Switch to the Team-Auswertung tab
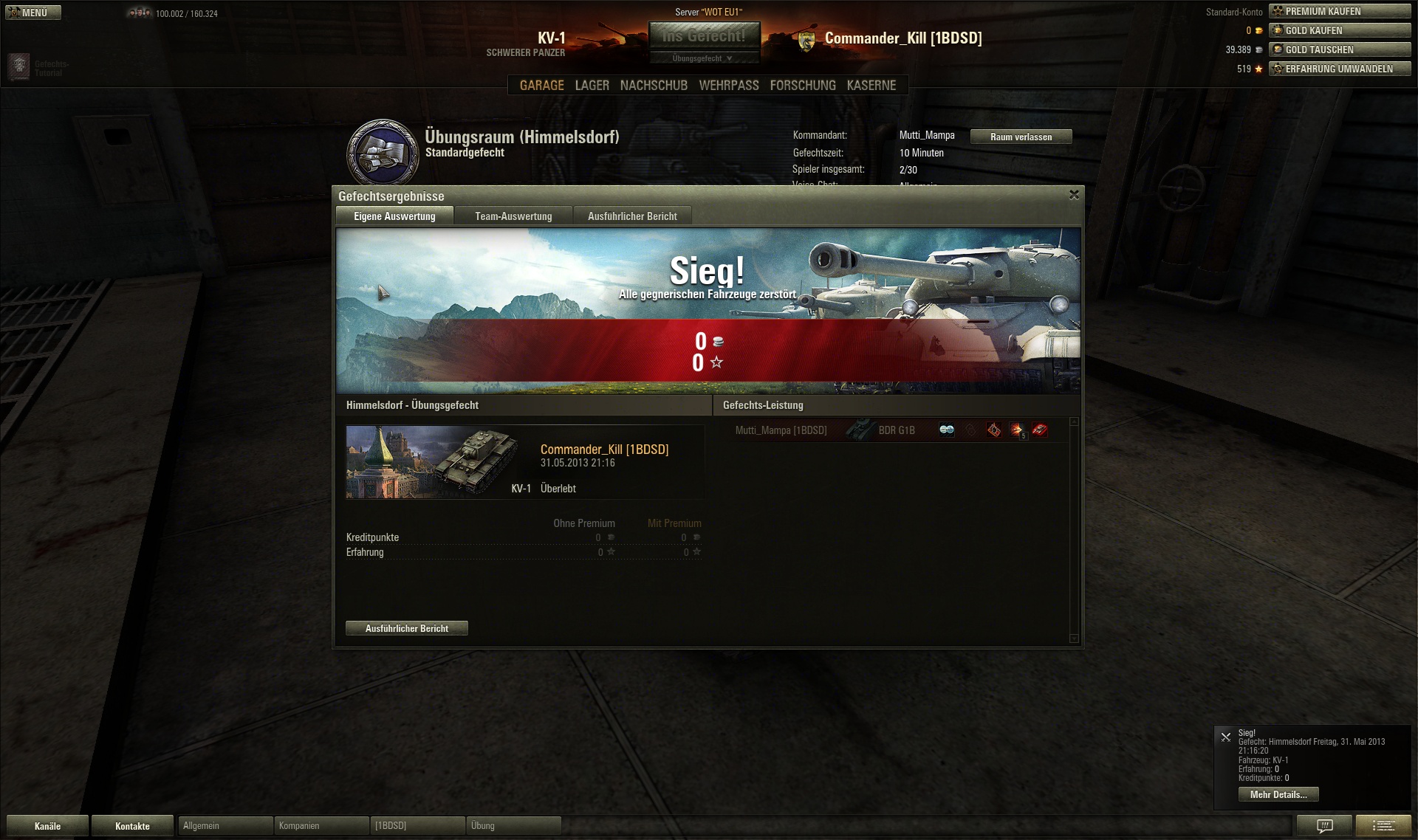 click(513, 216)
